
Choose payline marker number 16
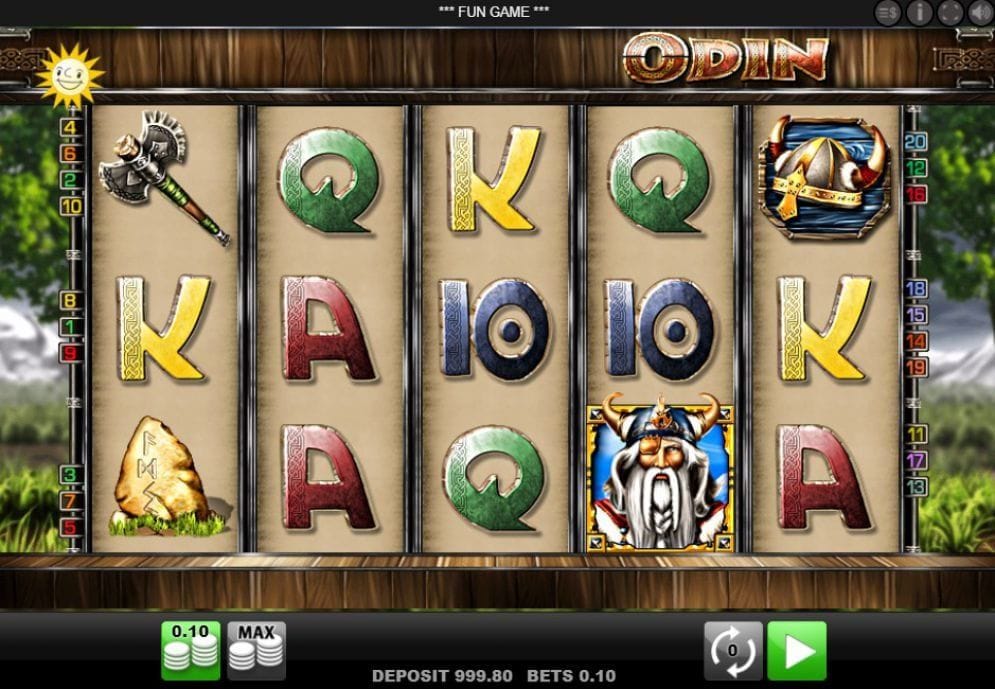pyautogui.click(x=916, y=194)
